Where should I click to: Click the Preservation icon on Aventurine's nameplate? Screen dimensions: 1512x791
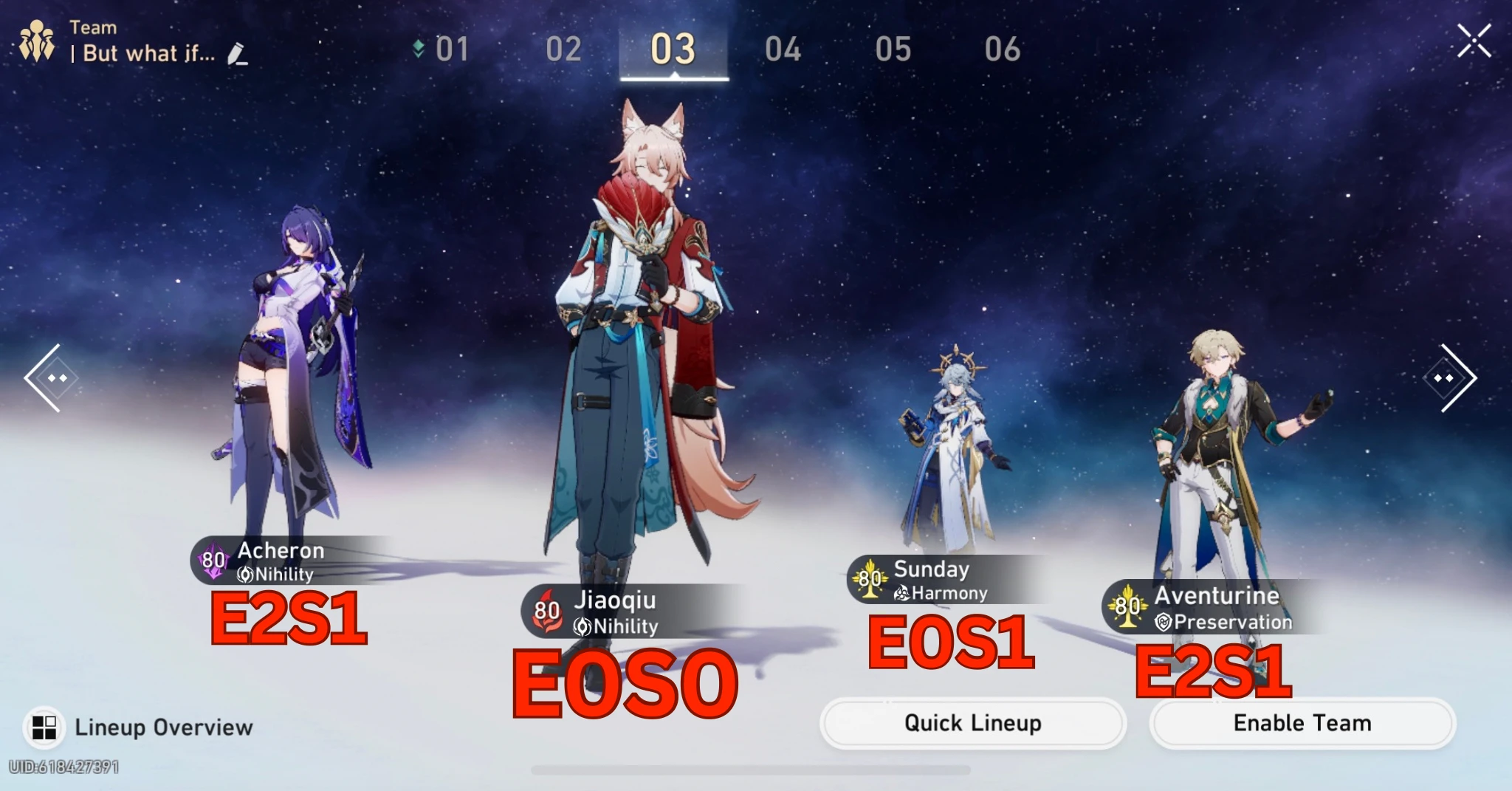pos(1164,622)
